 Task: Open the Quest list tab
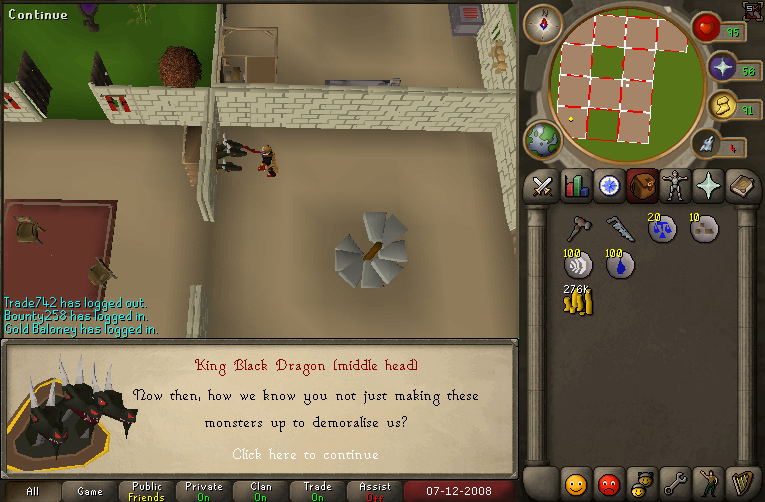tap(608, 186)
